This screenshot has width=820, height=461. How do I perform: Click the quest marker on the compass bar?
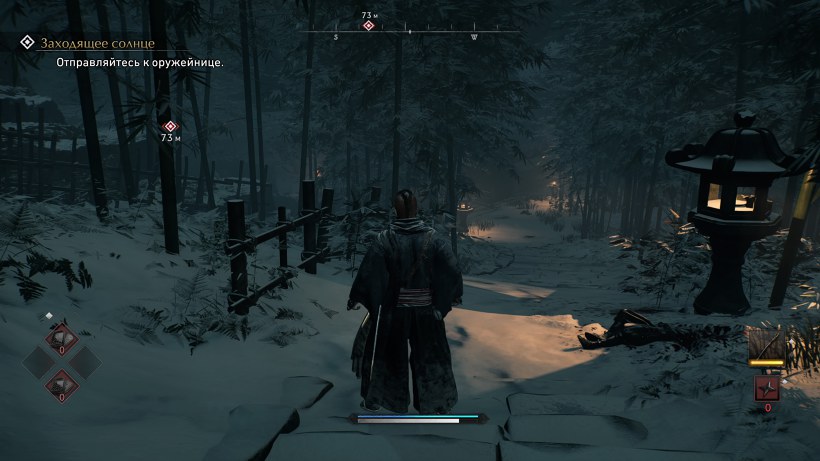pos(368,25)
